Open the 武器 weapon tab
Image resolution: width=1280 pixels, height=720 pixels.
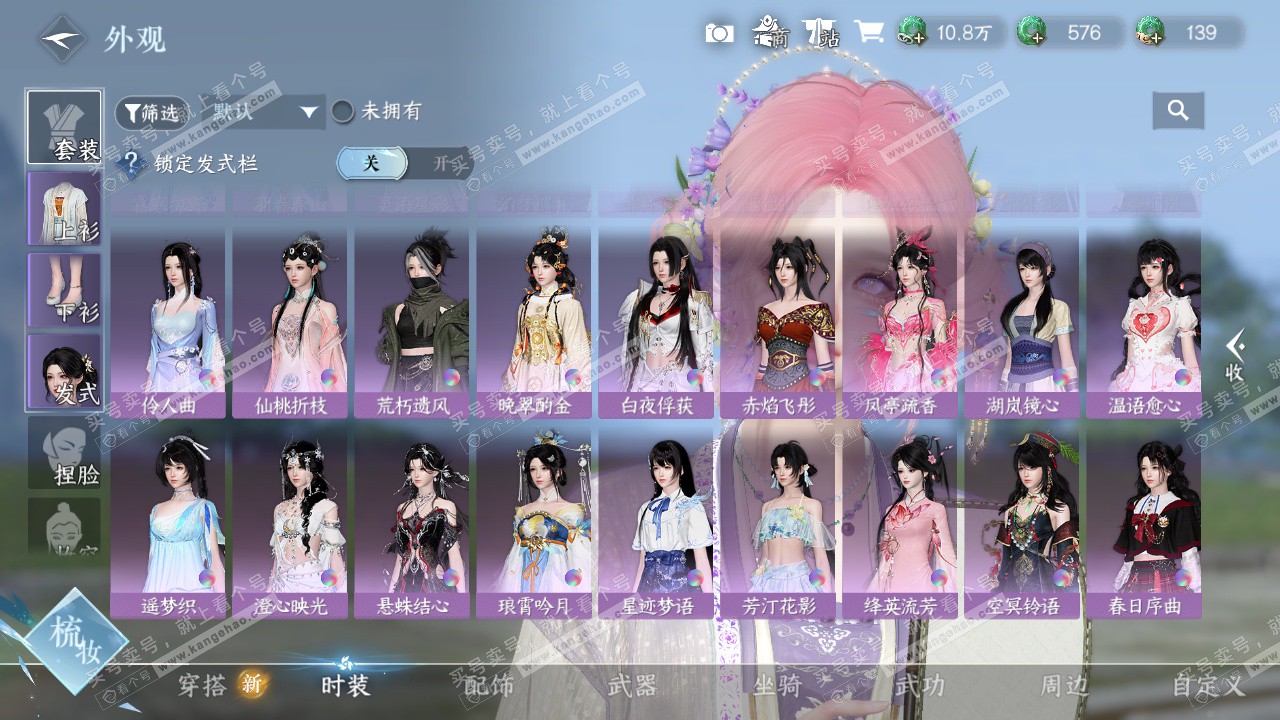633,686
